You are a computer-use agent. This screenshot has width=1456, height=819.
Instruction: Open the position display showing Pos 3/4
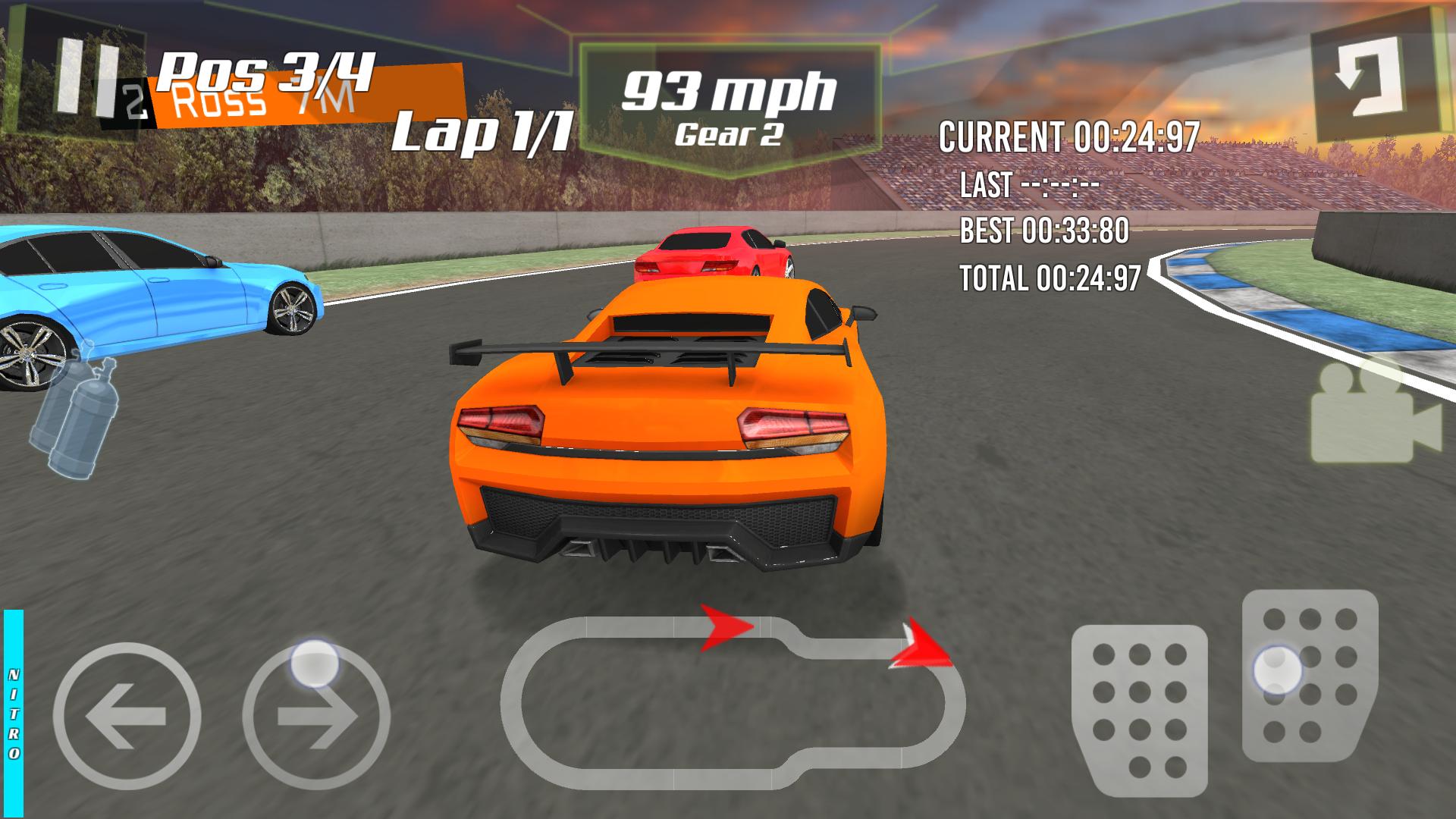264,72
